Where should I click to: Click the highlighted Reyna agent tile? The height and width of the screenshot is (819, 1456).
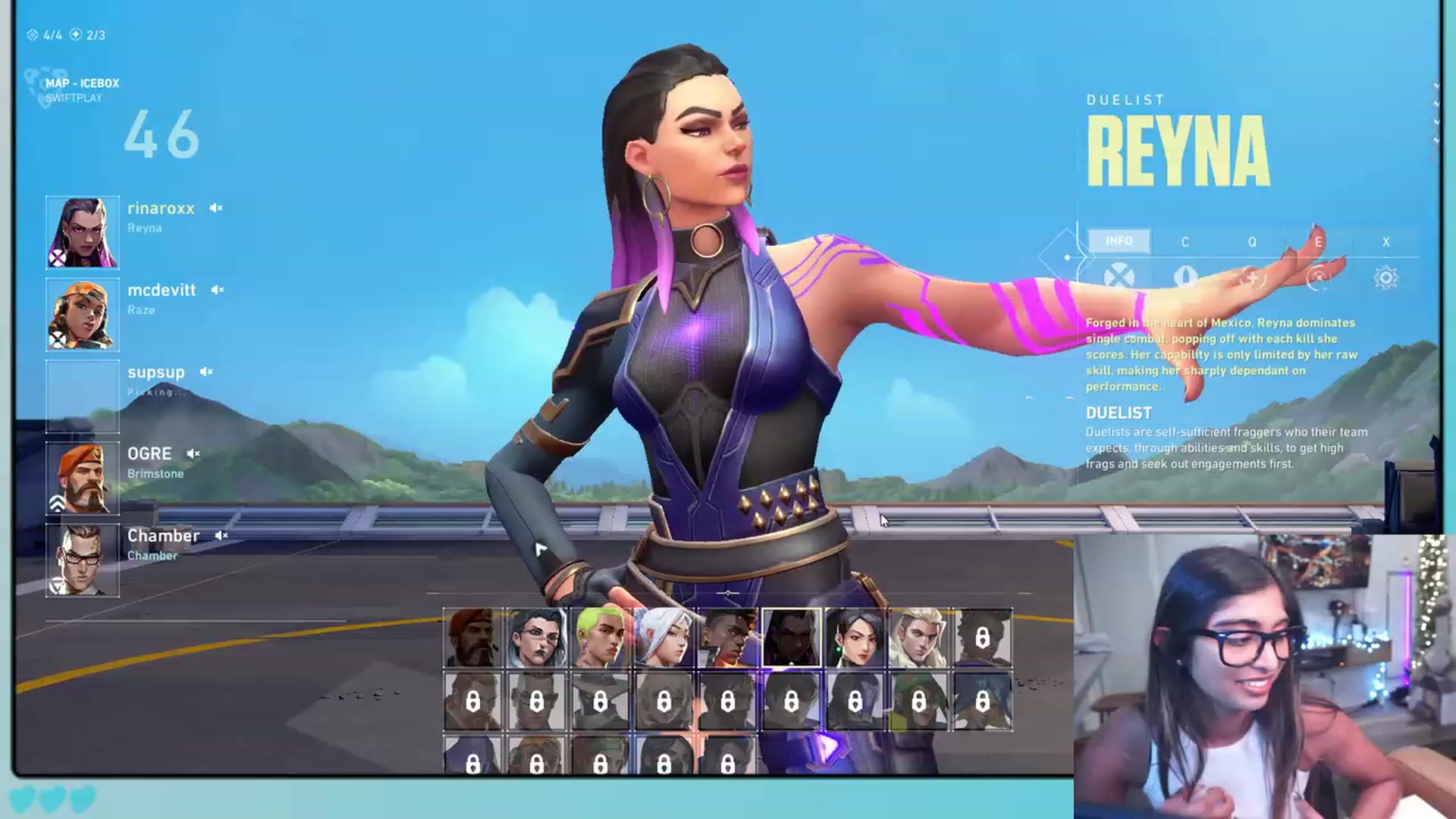click(791, 638)
